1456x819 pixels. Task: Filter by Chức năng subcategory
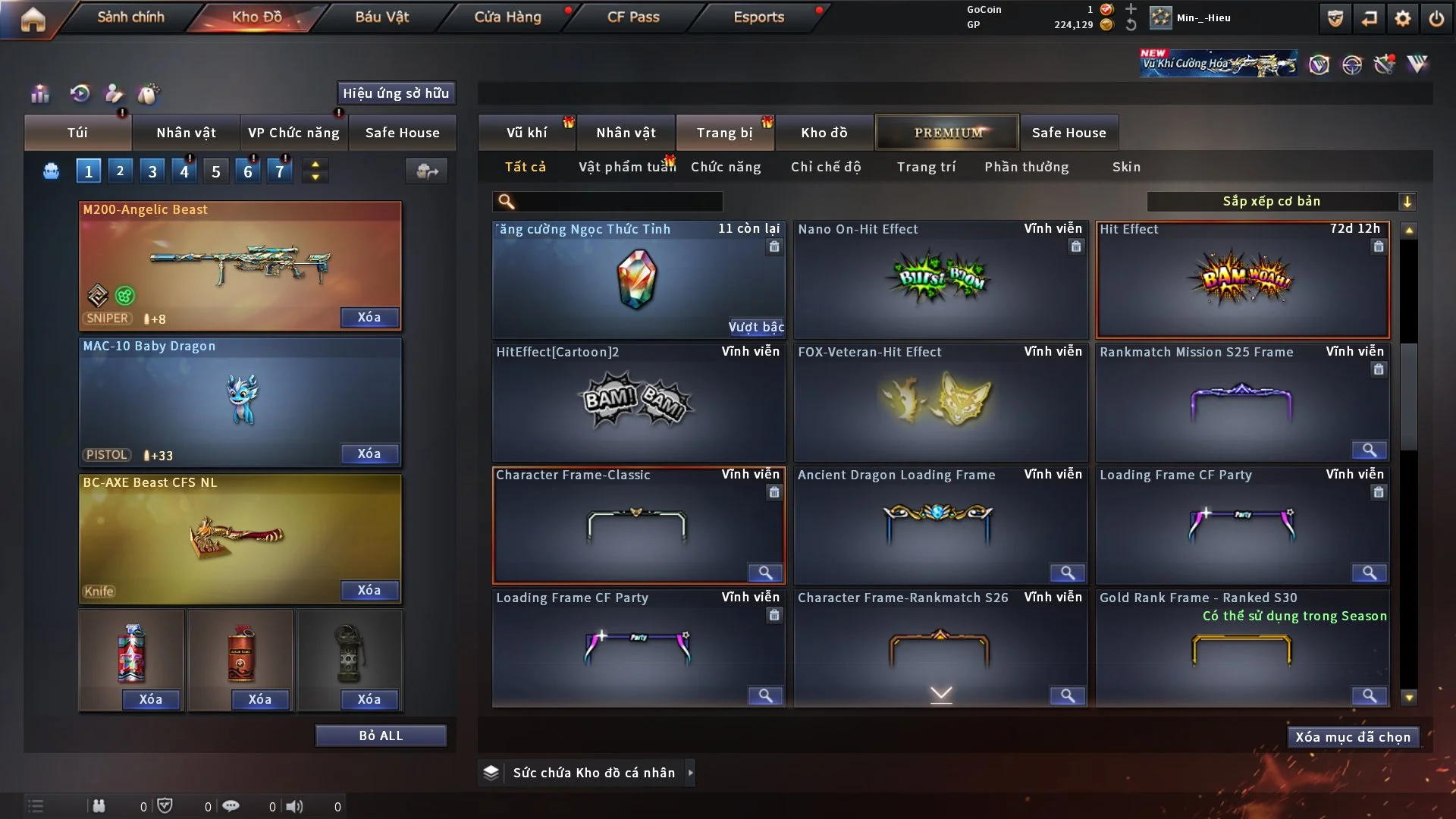click(x=726, y=167)
